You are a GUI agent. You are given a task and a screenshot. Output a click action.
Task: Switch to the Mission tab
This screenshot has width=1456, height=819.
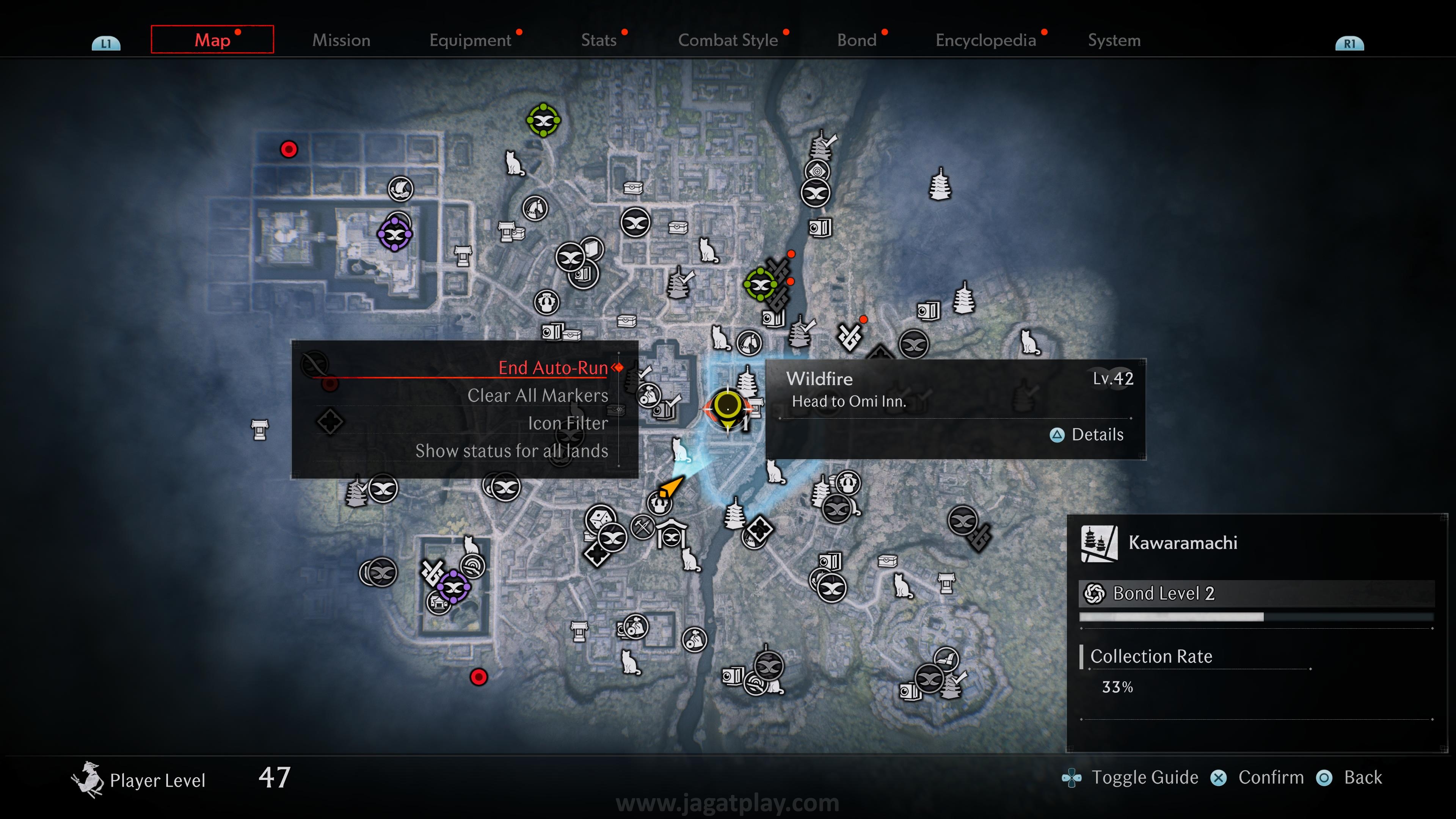(341, 40)
